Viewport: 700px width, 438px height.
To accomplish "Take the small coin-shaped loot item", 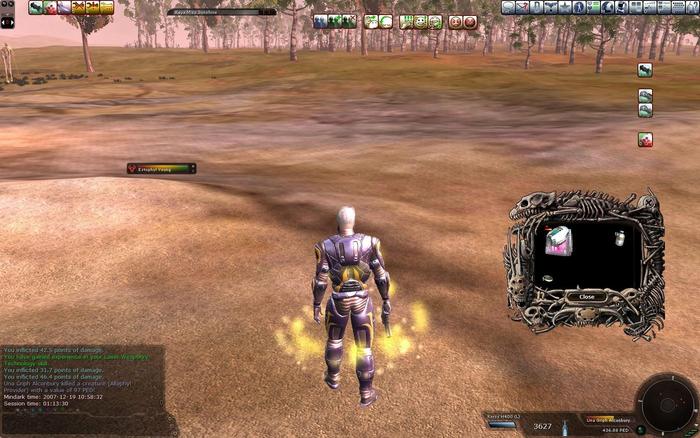I will click(548, 278).
